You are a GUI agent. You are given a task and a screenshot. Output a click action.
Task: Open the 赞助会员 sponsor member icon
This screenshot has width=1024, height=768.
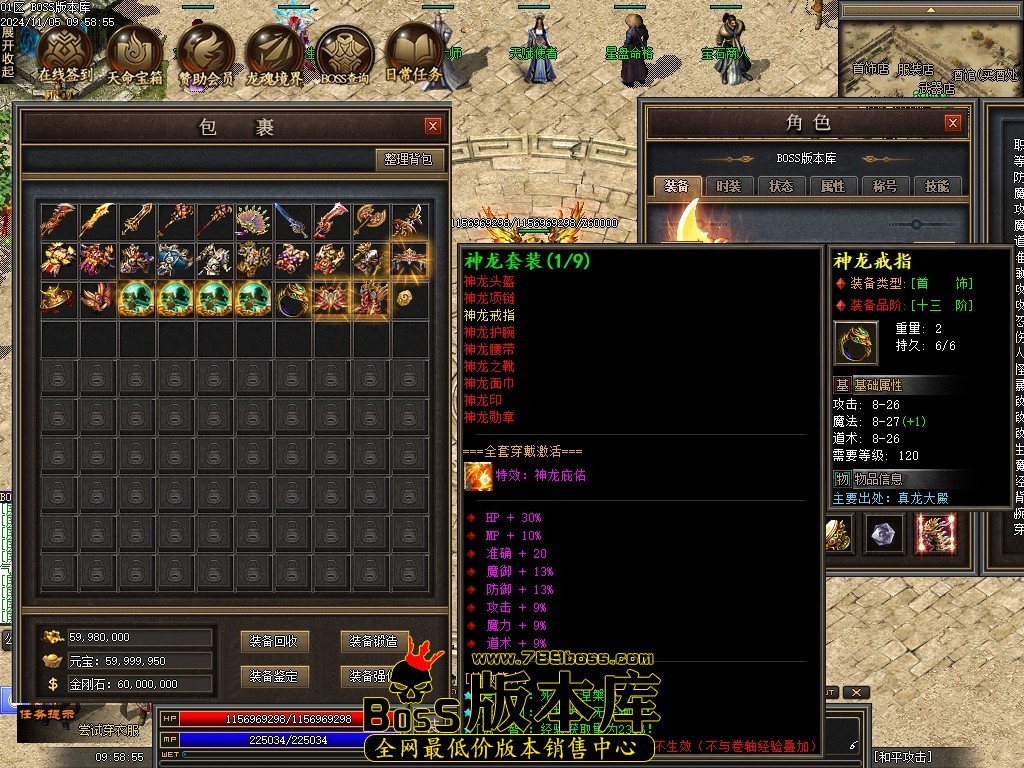coord(206,53)
